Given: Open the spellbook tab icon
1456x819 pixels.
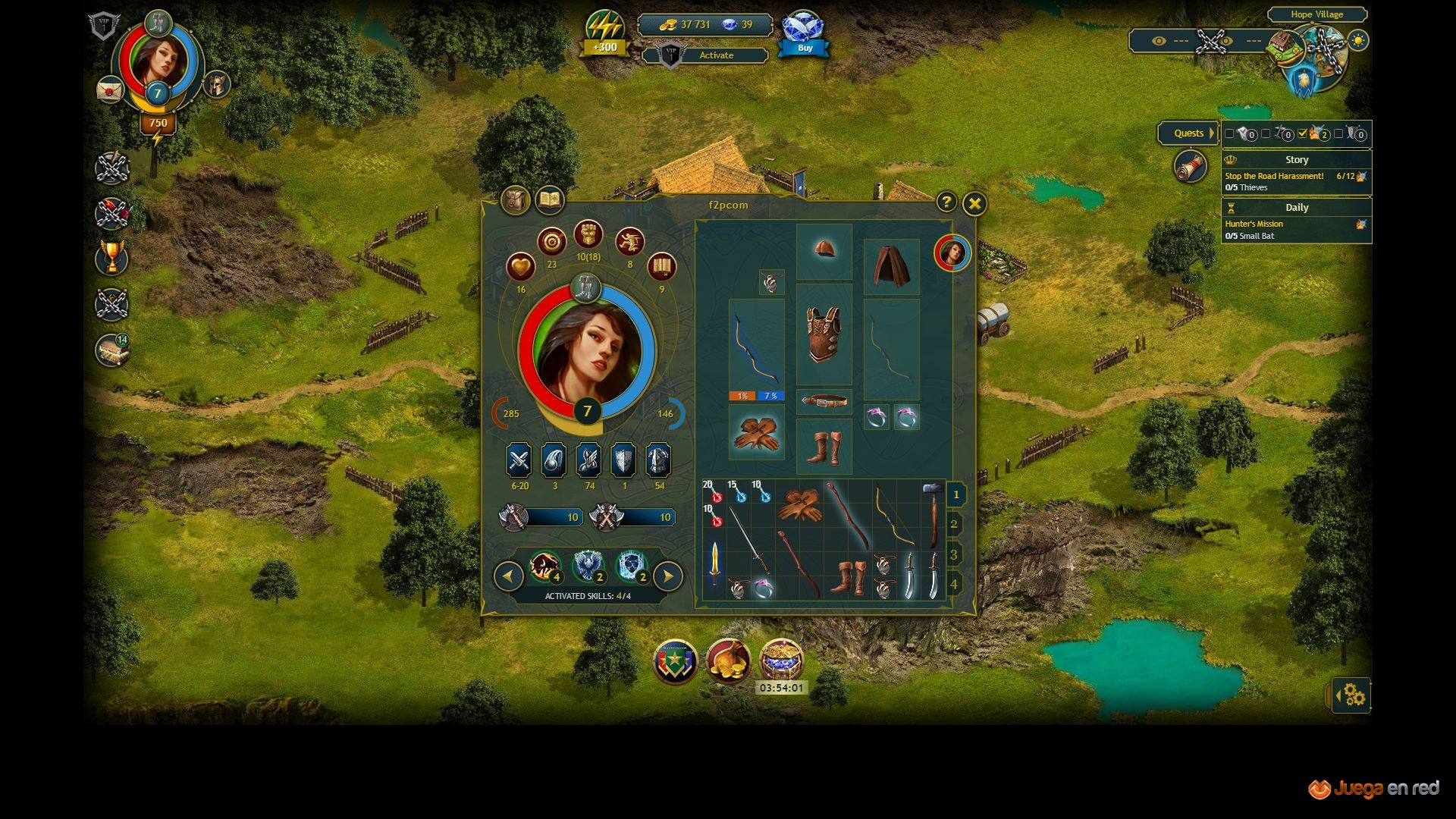Looking at the screenshot, I should point(549,200).
